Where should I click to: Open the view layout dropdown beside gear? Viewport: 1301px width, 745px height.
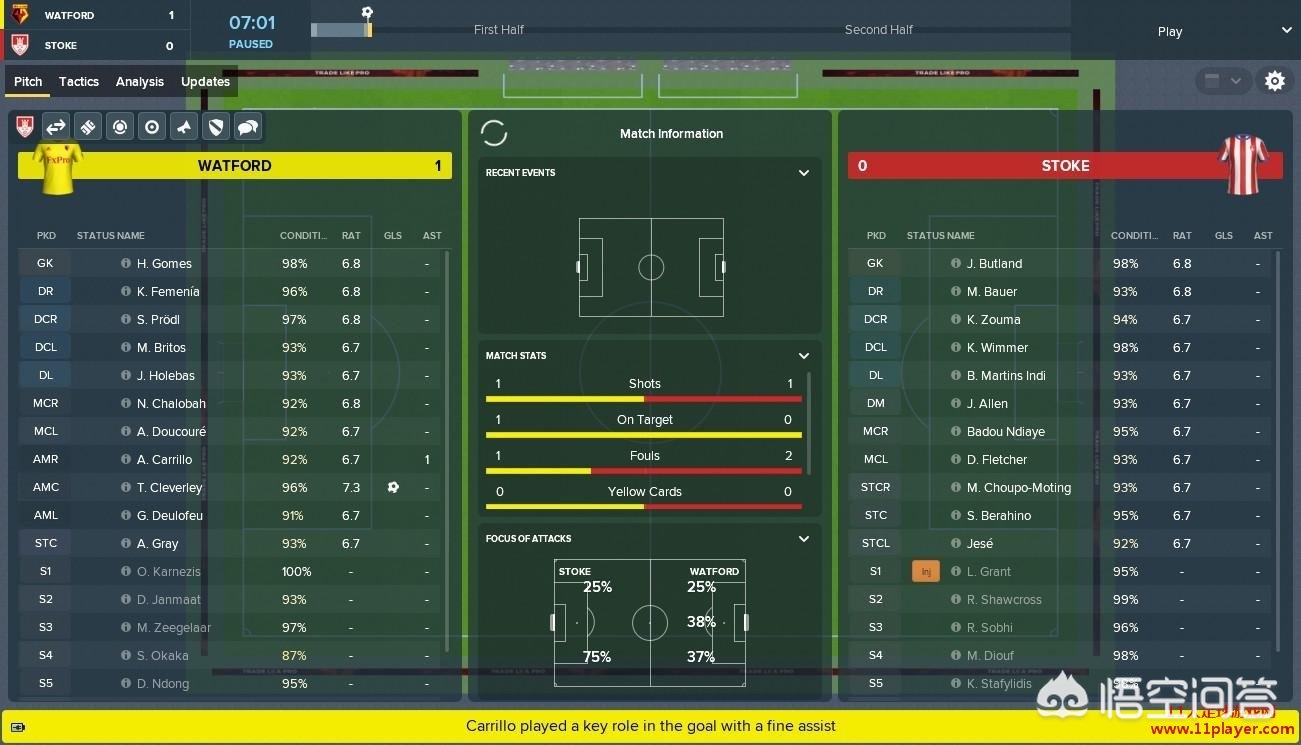pyautogui.click(x=1222, y=81)
